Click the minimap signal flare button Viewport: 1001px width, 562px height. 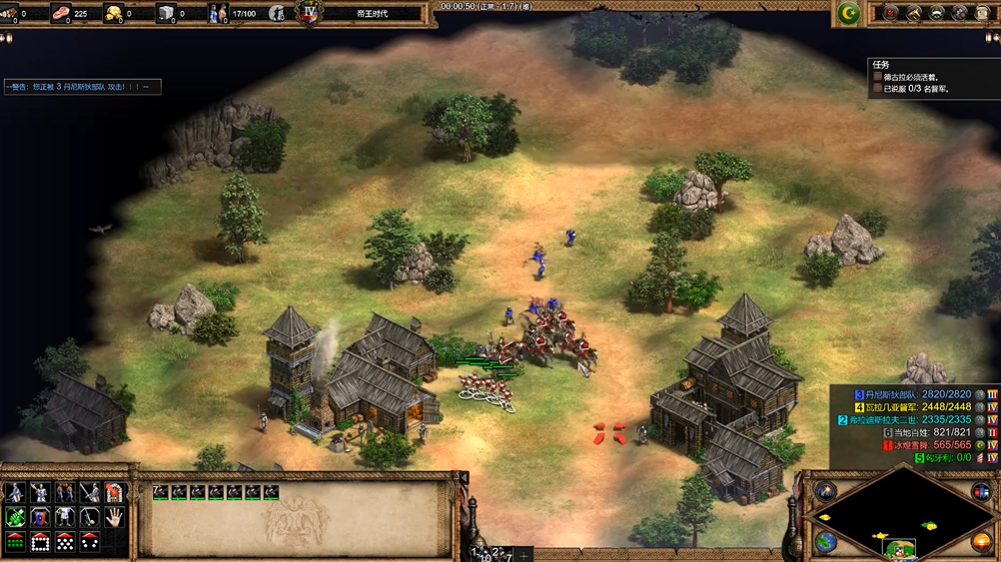825,491
